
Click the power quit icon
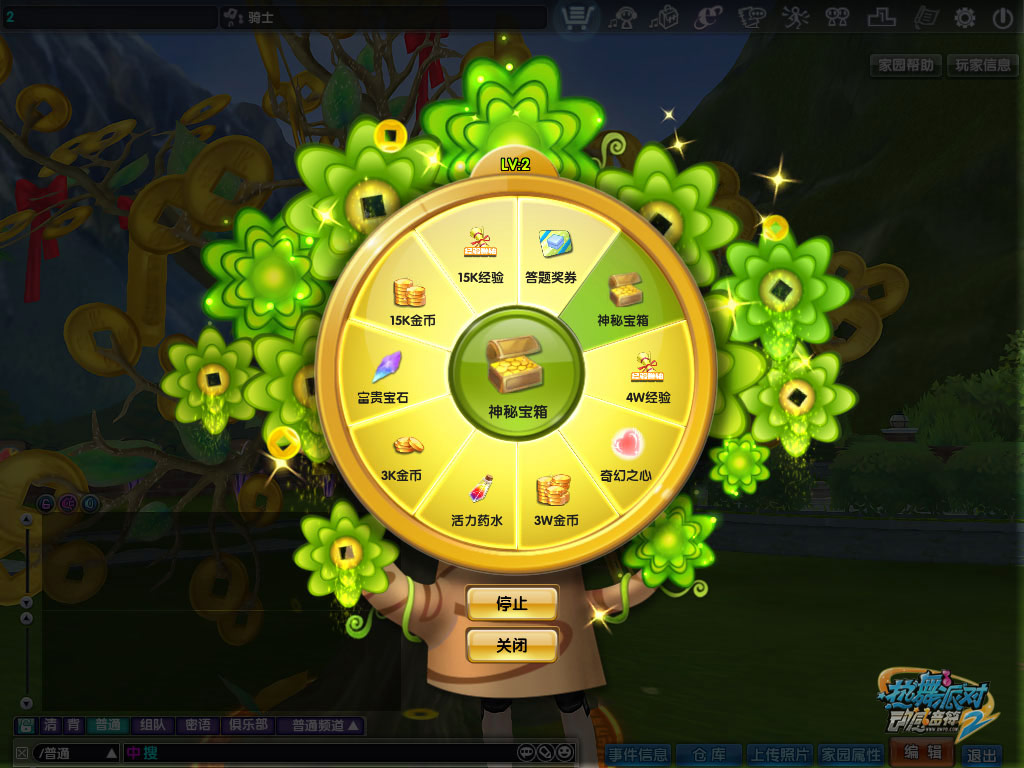pyautogui.click(x=1002, y=17)
